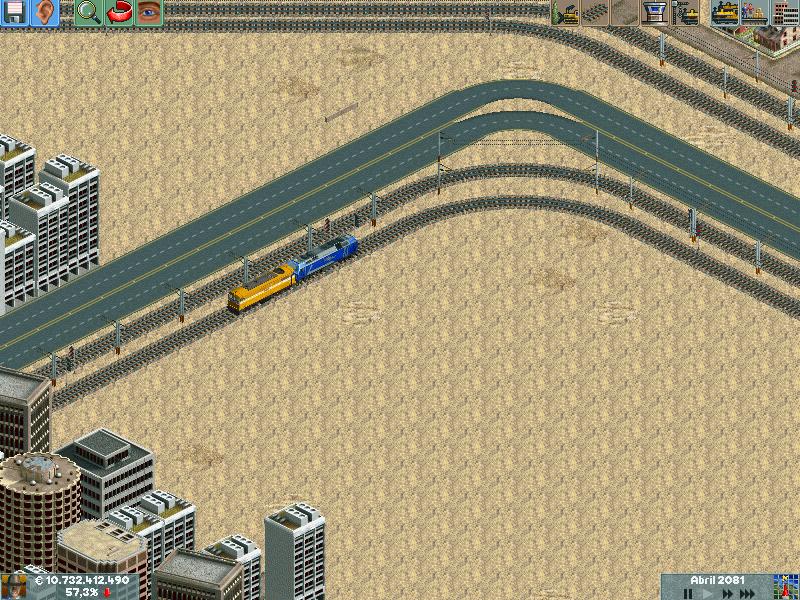
Task: Select the crane construction tool
Action: click(686, 12)
